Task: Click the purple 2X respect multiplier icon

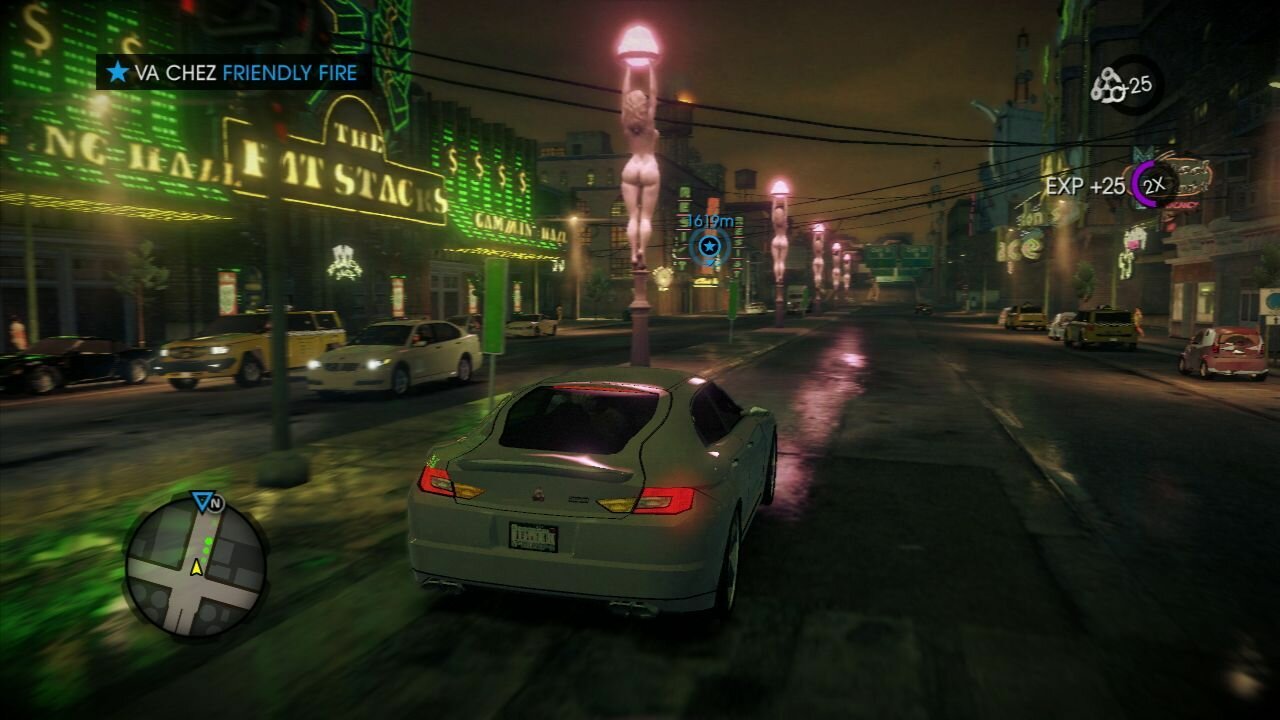Action: [x=1154, y=185]
